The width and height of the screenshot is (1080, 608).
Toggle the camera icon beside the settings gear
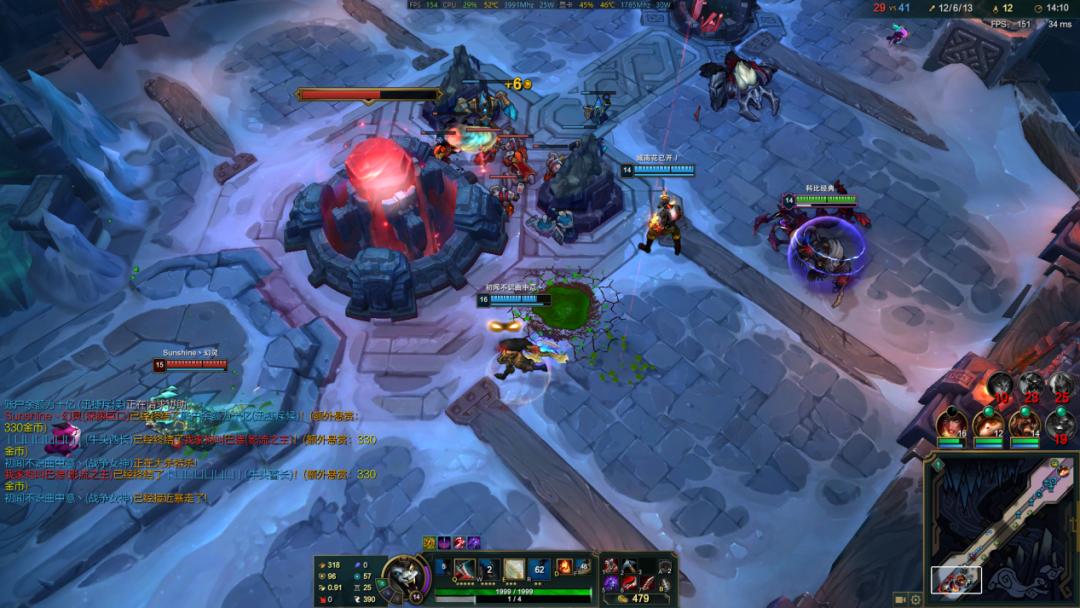pos(900,600)
